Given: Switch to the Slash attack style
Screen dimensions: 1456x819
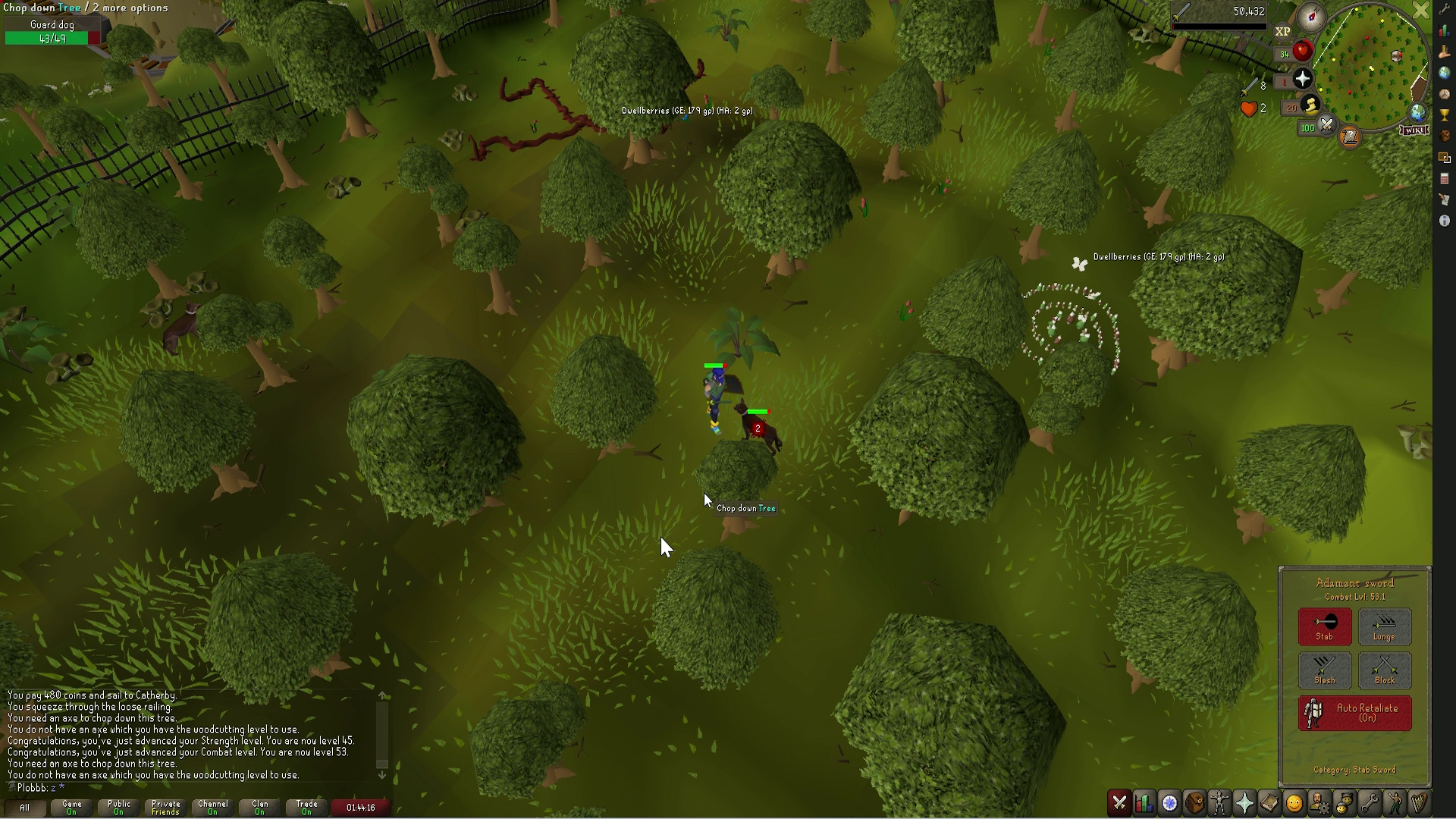Looking at the screenshot, I should pyautogui.click(x=1324, y=670).
